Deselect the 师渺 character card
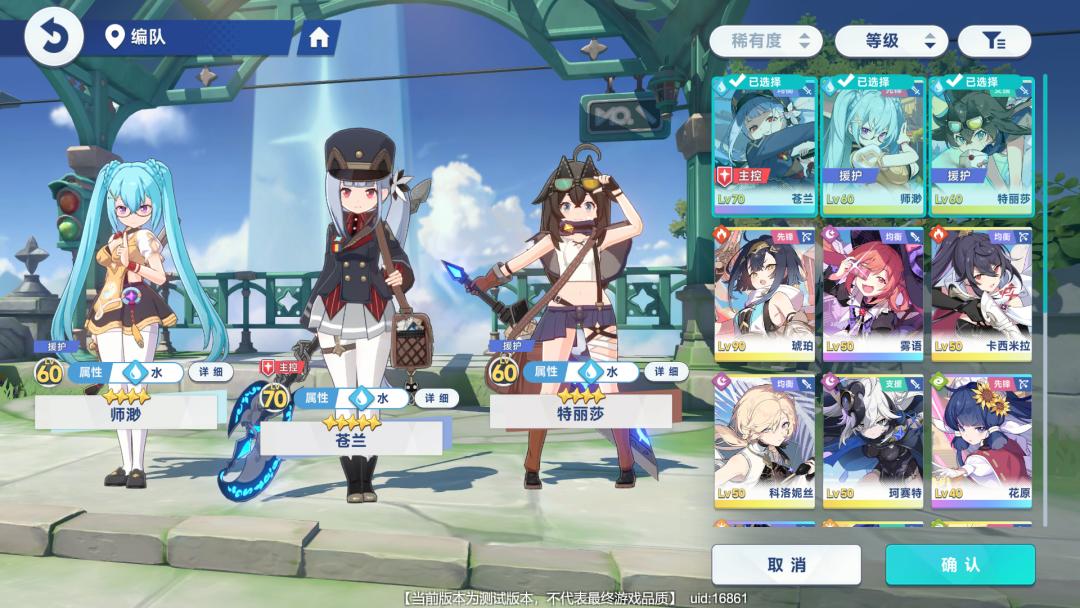The image size is (1080, 608). coord(873,146)
